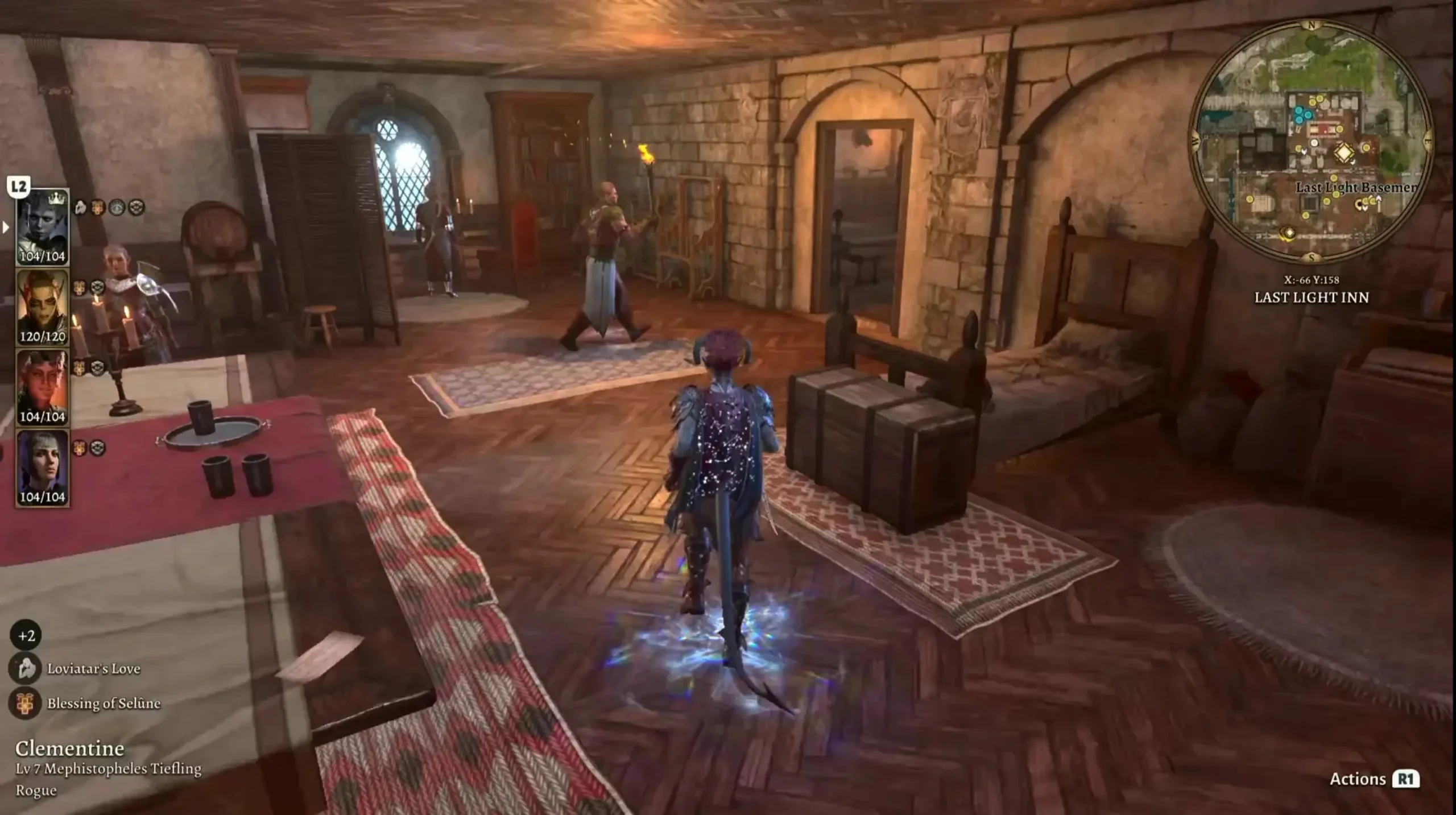
Task: Select the yellow-skinned horned companion portrait
Action: (x=43, y=306)
